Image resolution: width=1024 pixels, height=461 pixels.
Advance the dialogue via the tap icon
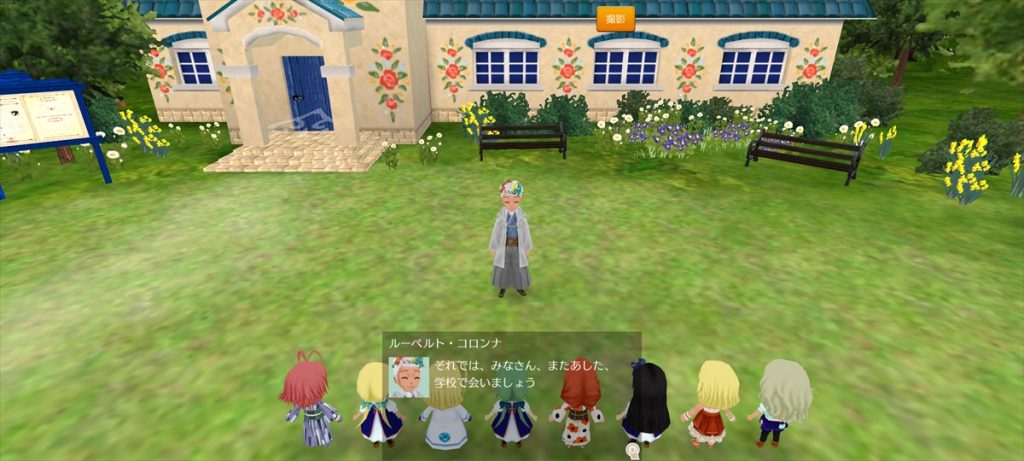[x=632, y=451]
